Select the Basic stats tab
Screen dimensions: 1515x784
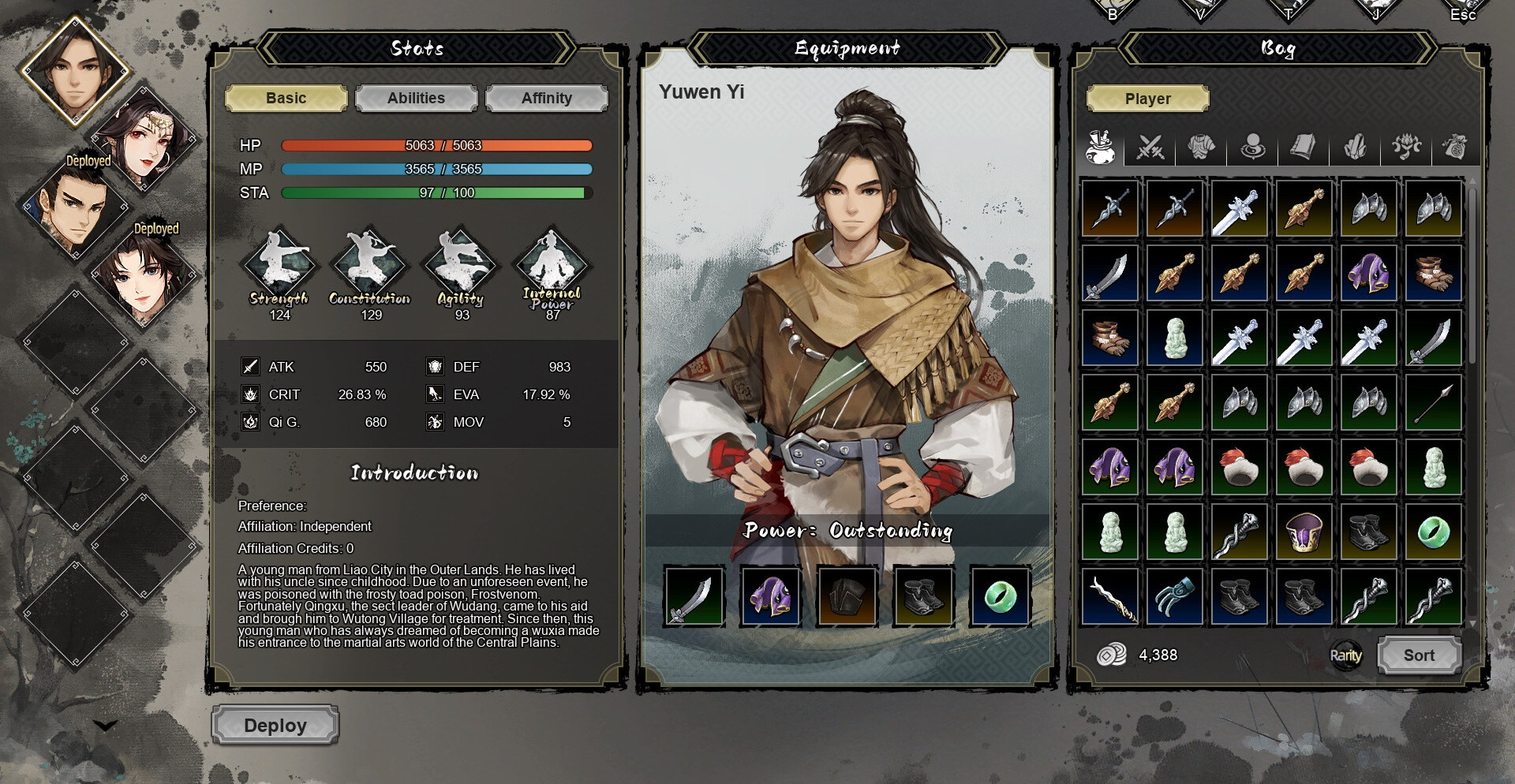tap(286, 99)
